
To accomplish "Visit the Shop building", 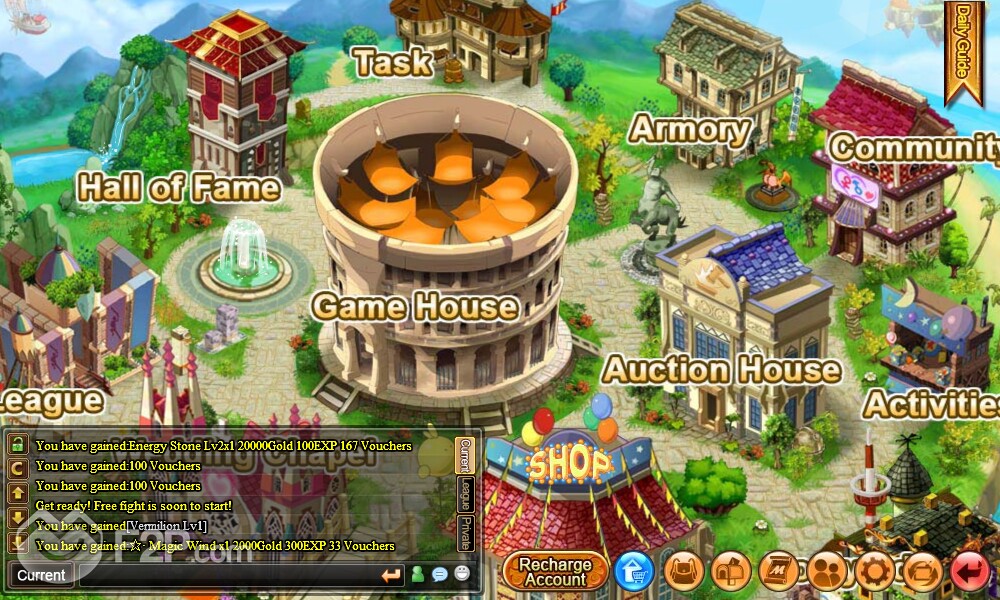I will pyautogui.click(x=570, y=480).
